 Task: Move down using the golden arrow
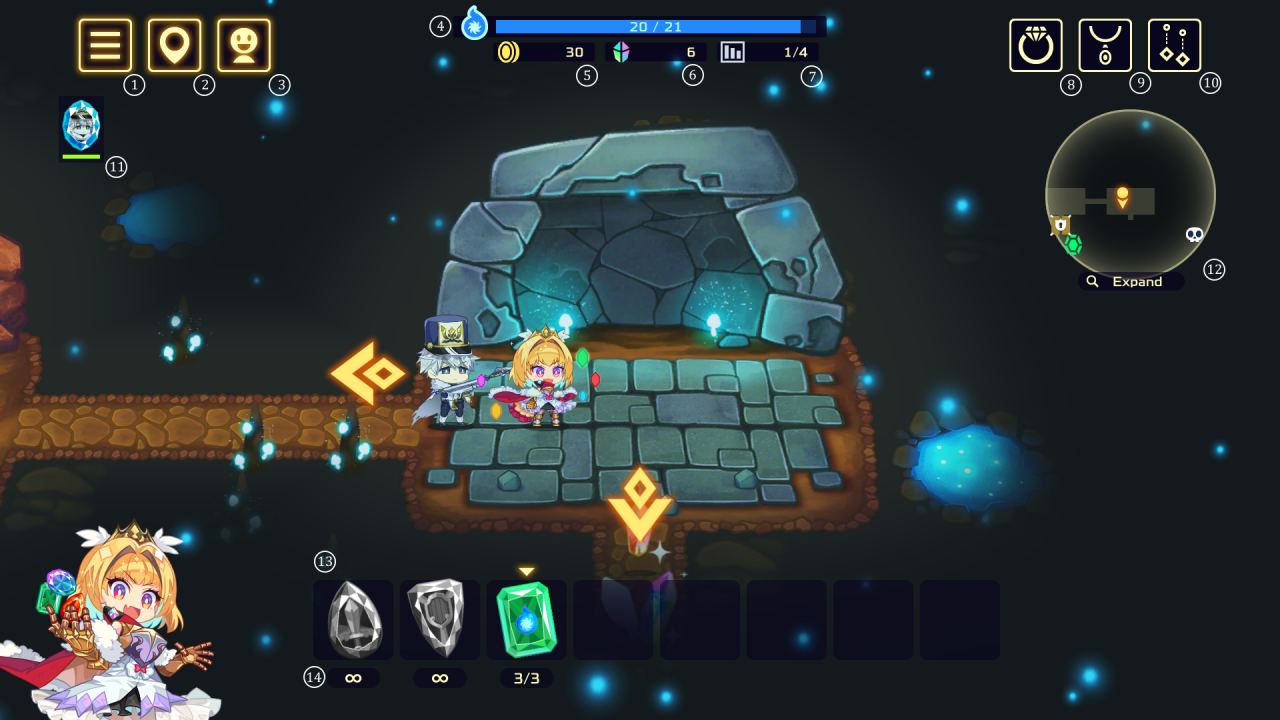(x=639, y=505)
